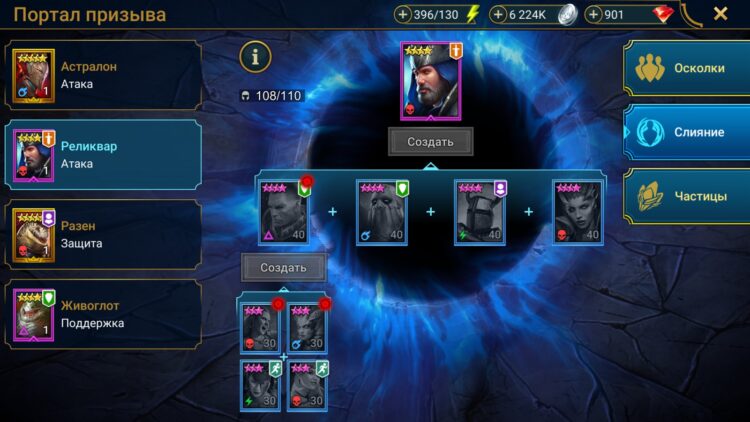The width and height of the screenshot is (750, 422).
Task: Open the Осколки tab
Action: [687, 68]
